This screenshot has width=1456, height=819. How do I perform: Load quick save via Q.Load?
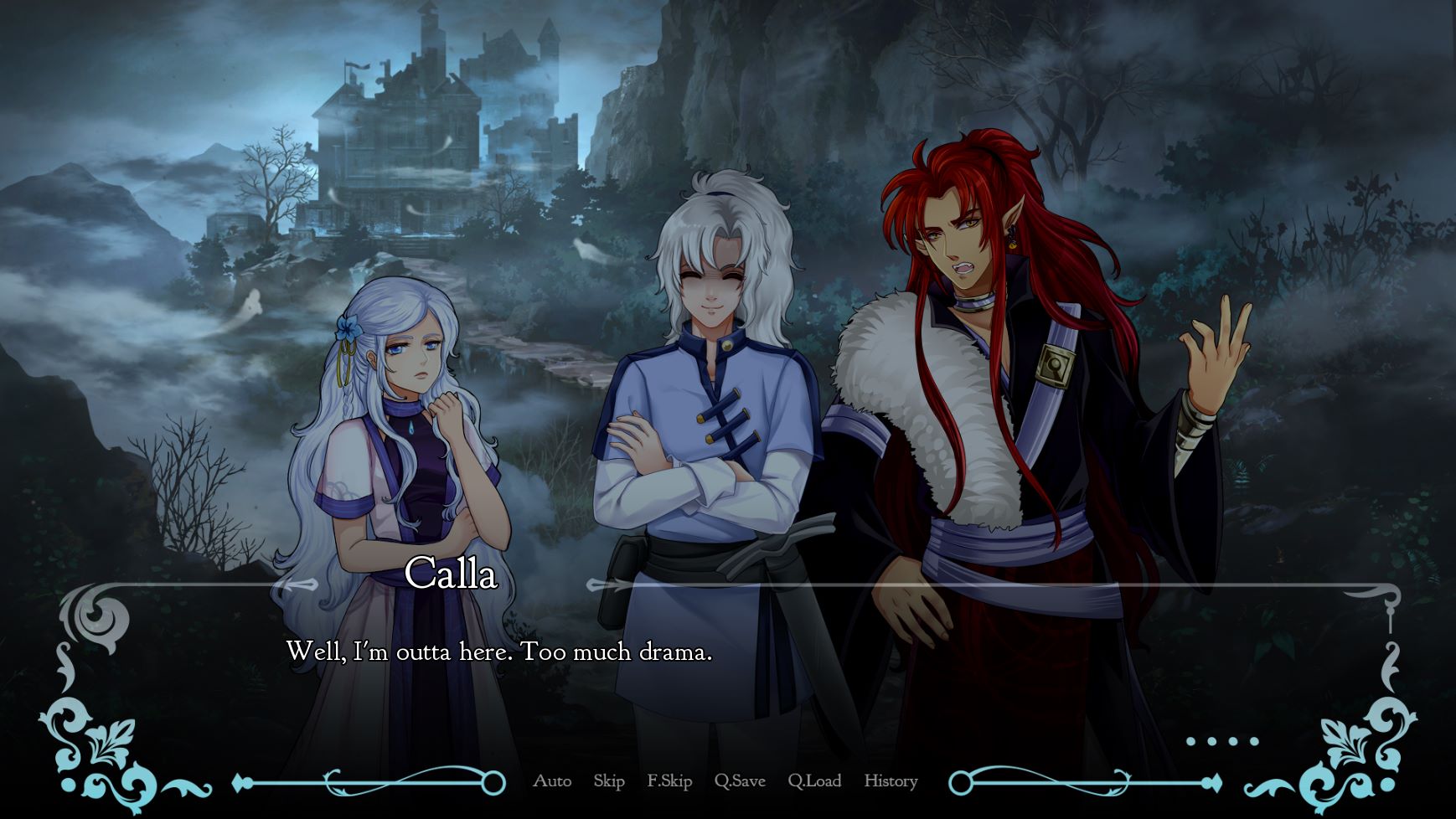tap(814, 781)
